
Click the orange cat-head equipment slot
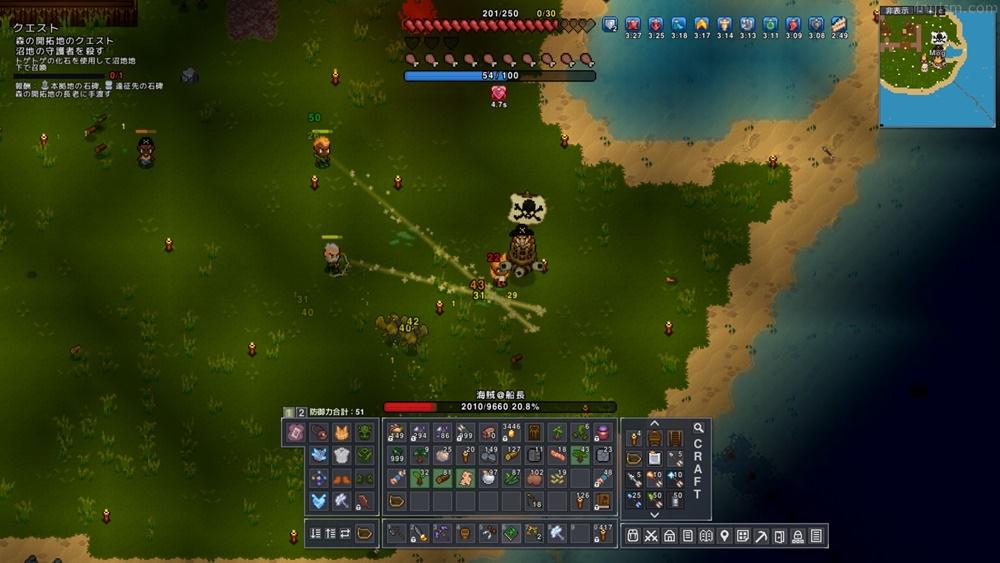tap(341, 433)
